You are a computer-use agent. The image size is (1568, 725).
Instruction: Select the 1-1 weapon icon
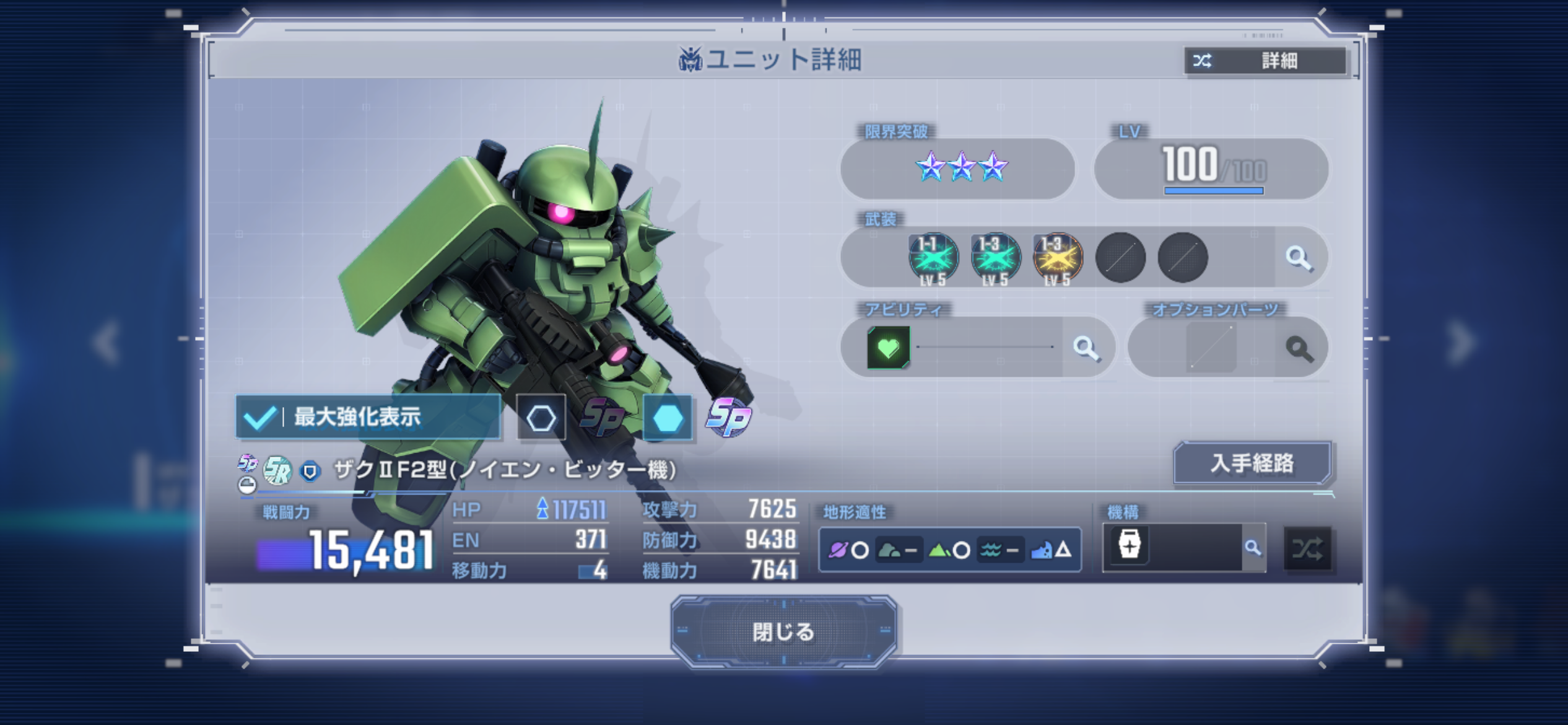(933, 258)
